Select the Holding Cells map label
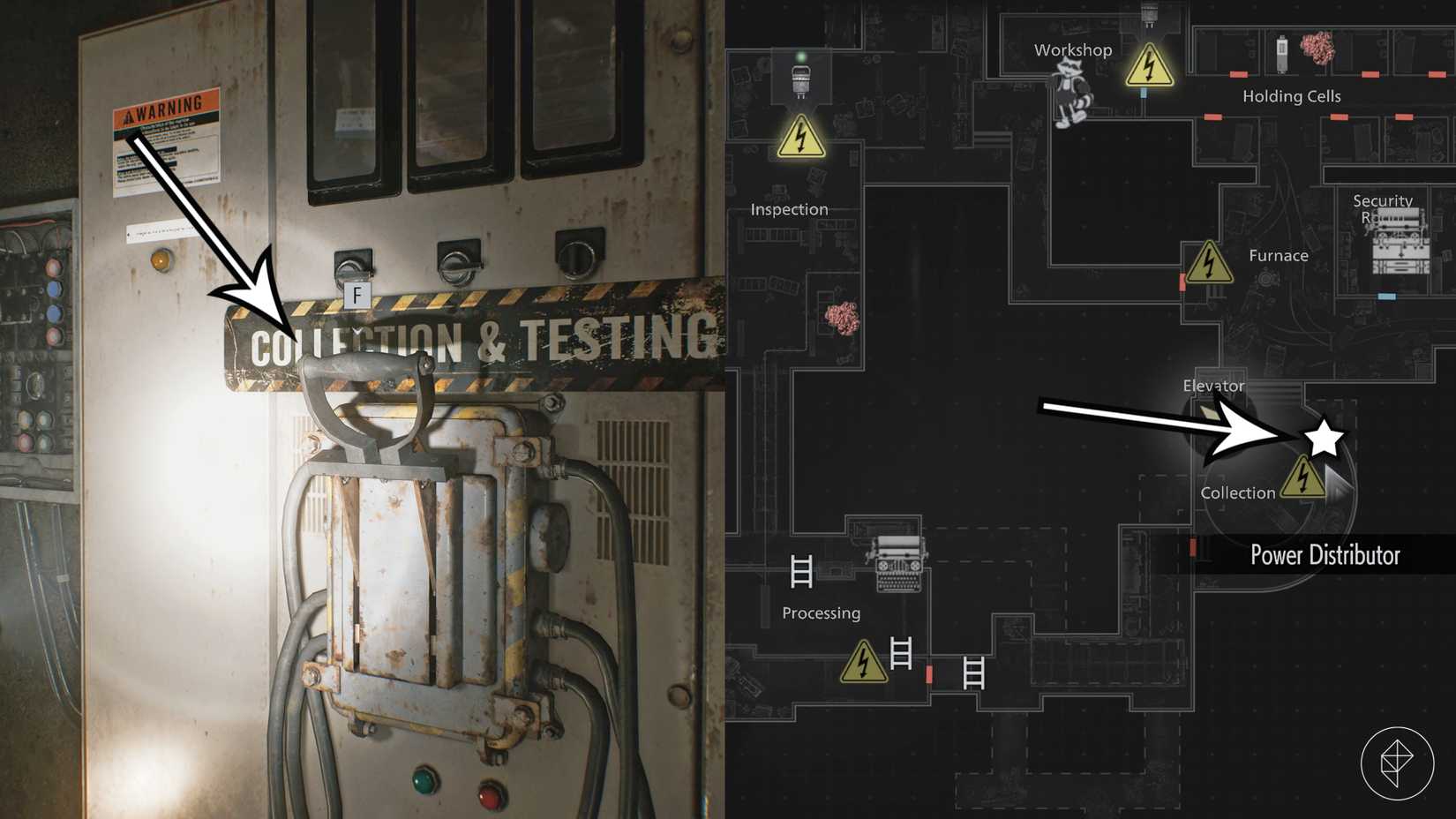This screenshot has height=819, width=1456. pos(1290,95)
